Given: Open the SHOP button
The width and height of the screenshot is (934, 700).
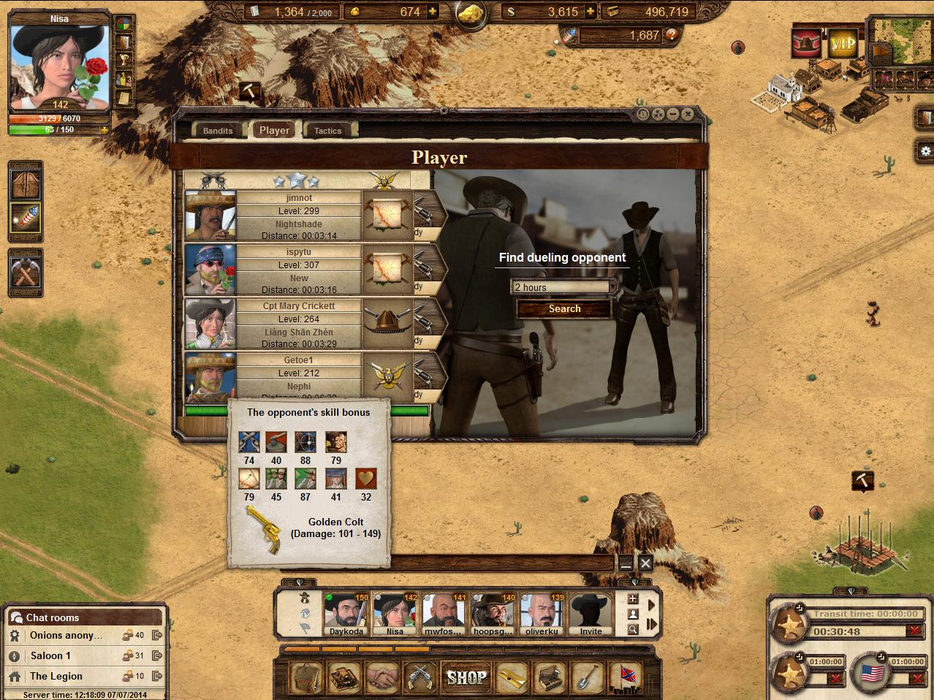Looking at the screenshot, I should click(x=466, y=678).
